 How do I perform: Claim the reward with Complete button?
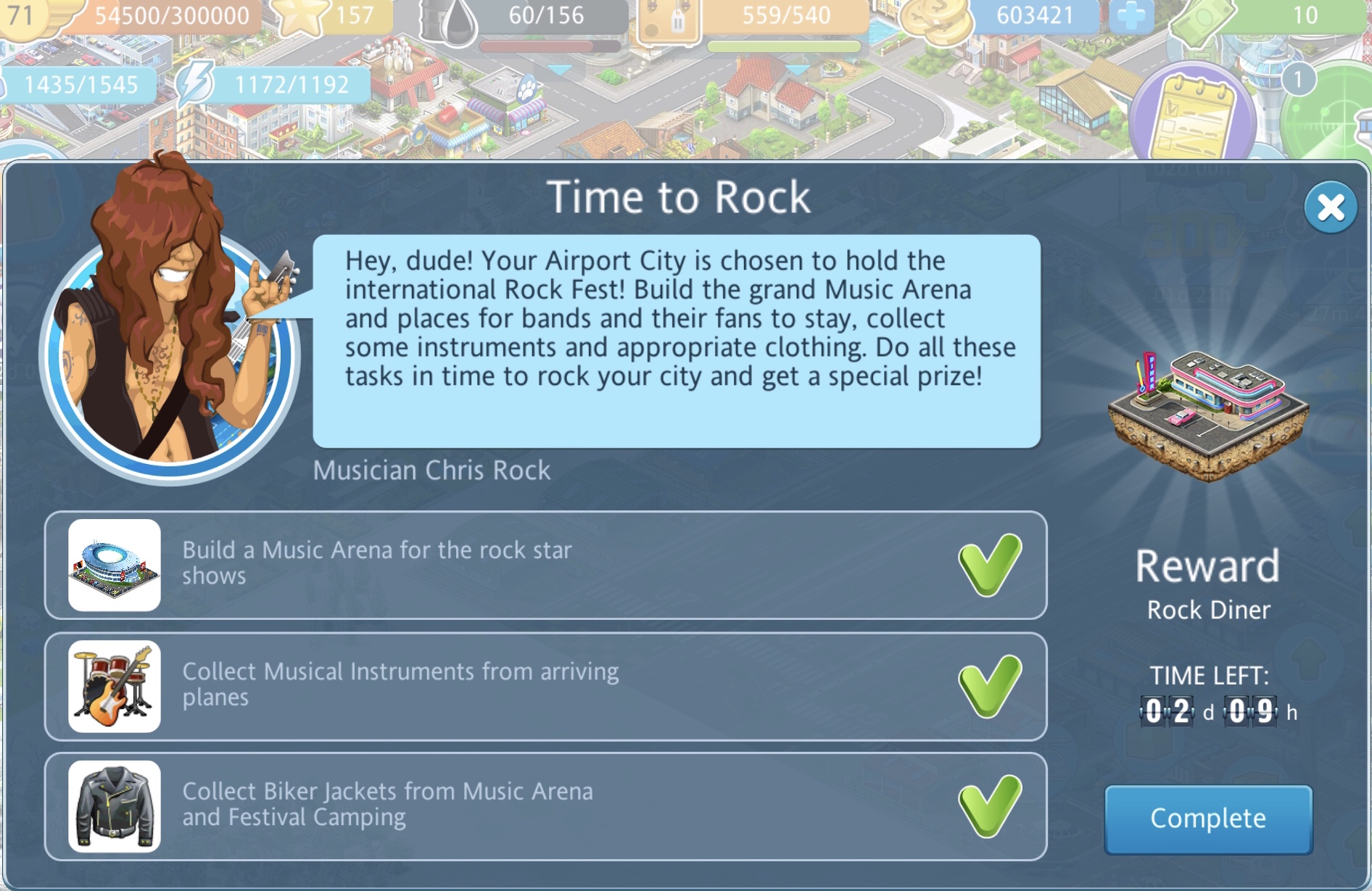point(1208,819)
